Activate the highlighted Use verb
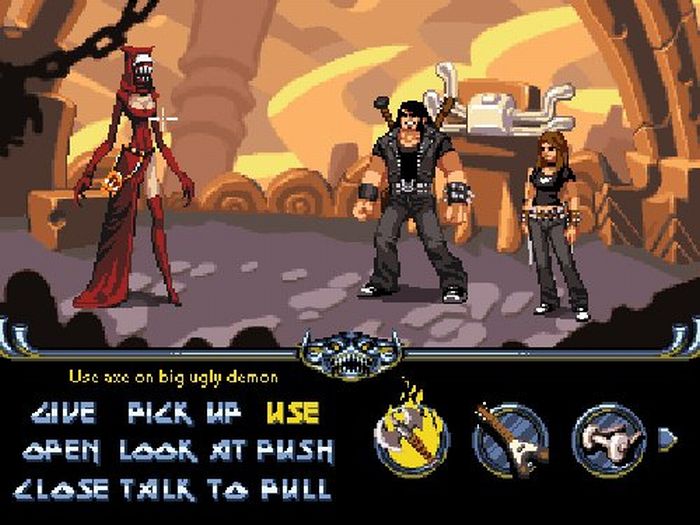700x525 pixels. pyautogui.click(x=292, y=412)
